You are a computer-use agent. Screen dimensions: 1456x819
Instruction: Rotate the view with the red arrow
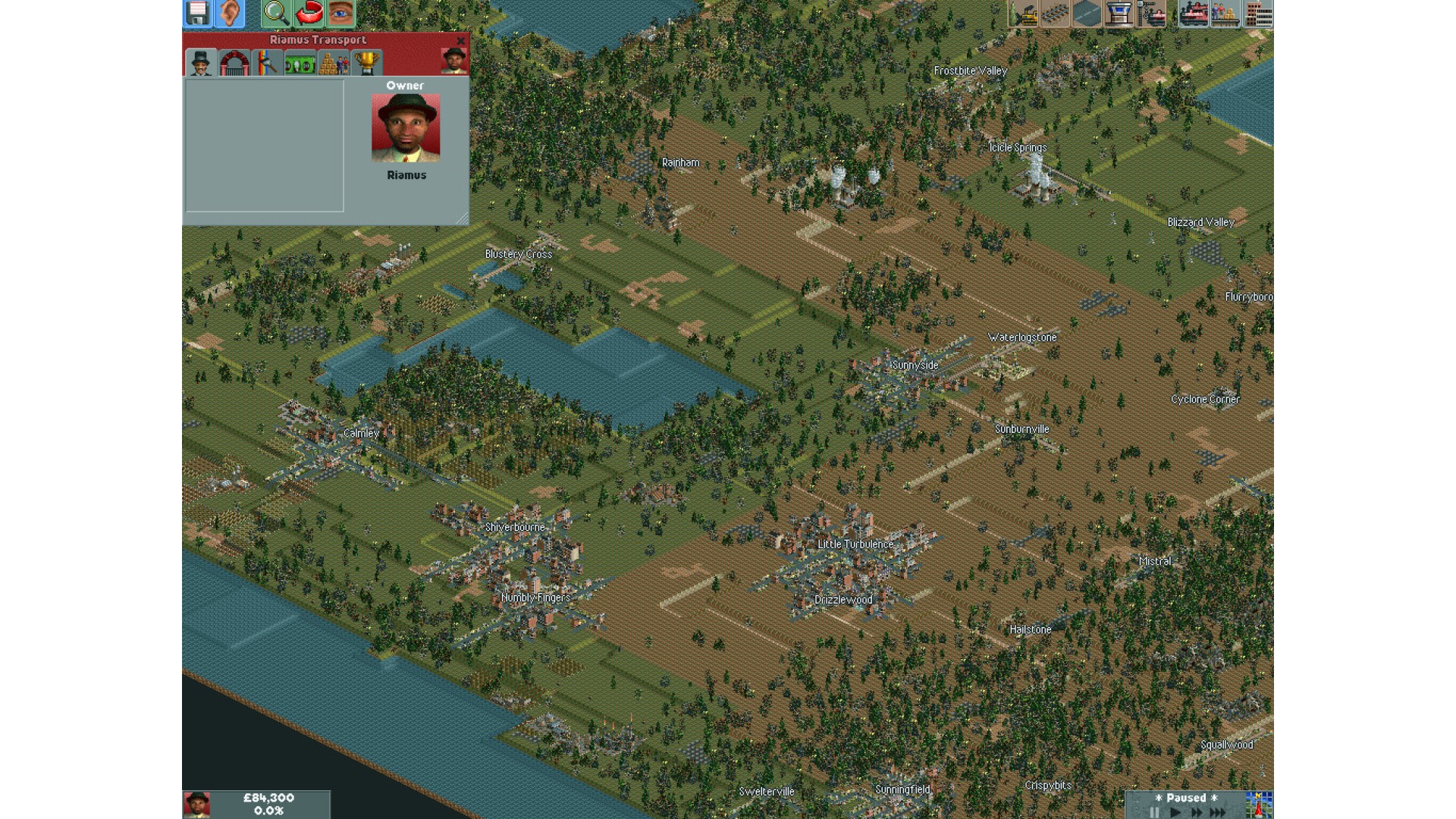(x=309, y=13)
